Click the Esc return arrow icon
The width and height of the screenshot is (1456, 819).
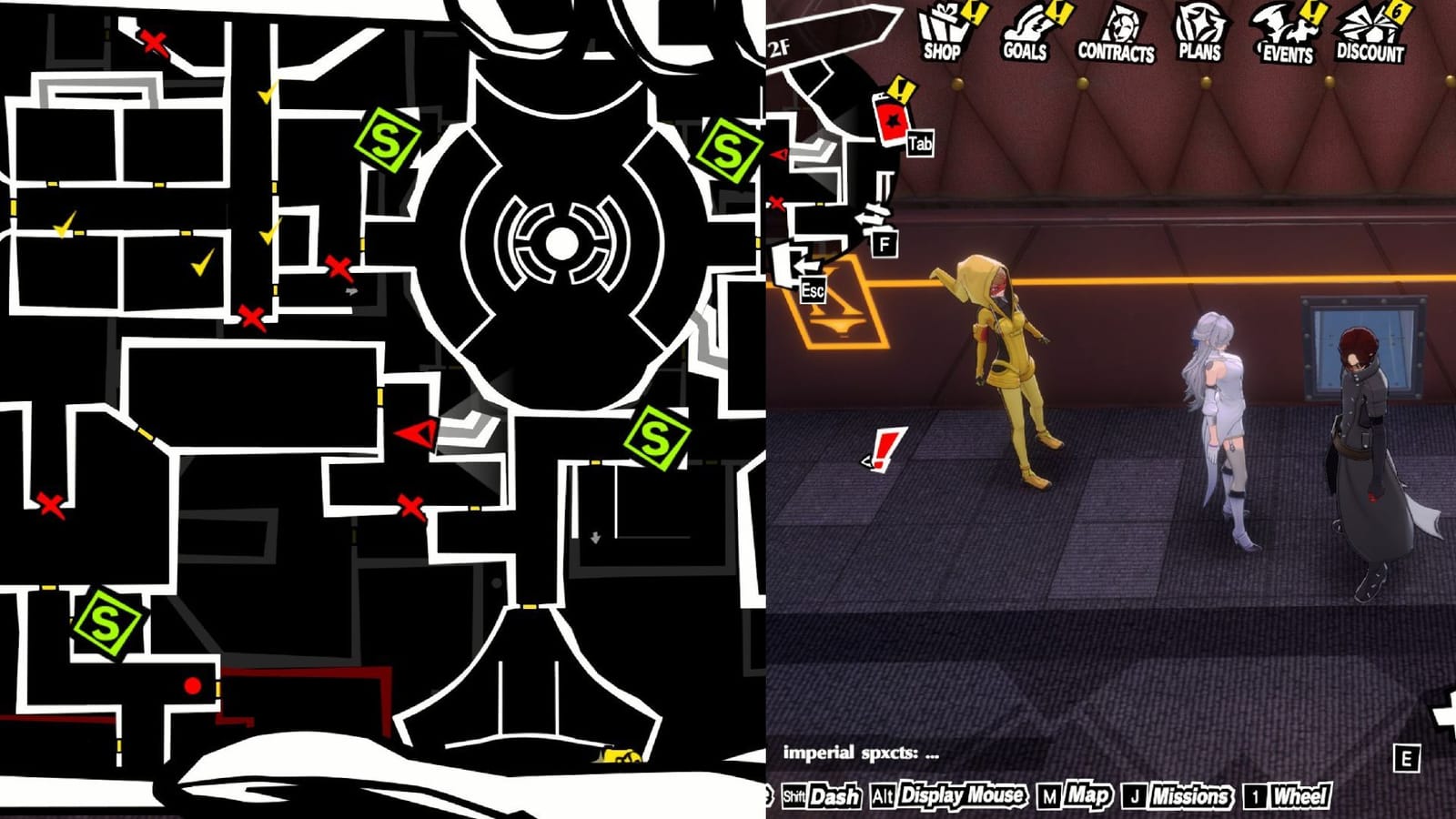pyautogui.click(x=806, y=273)
